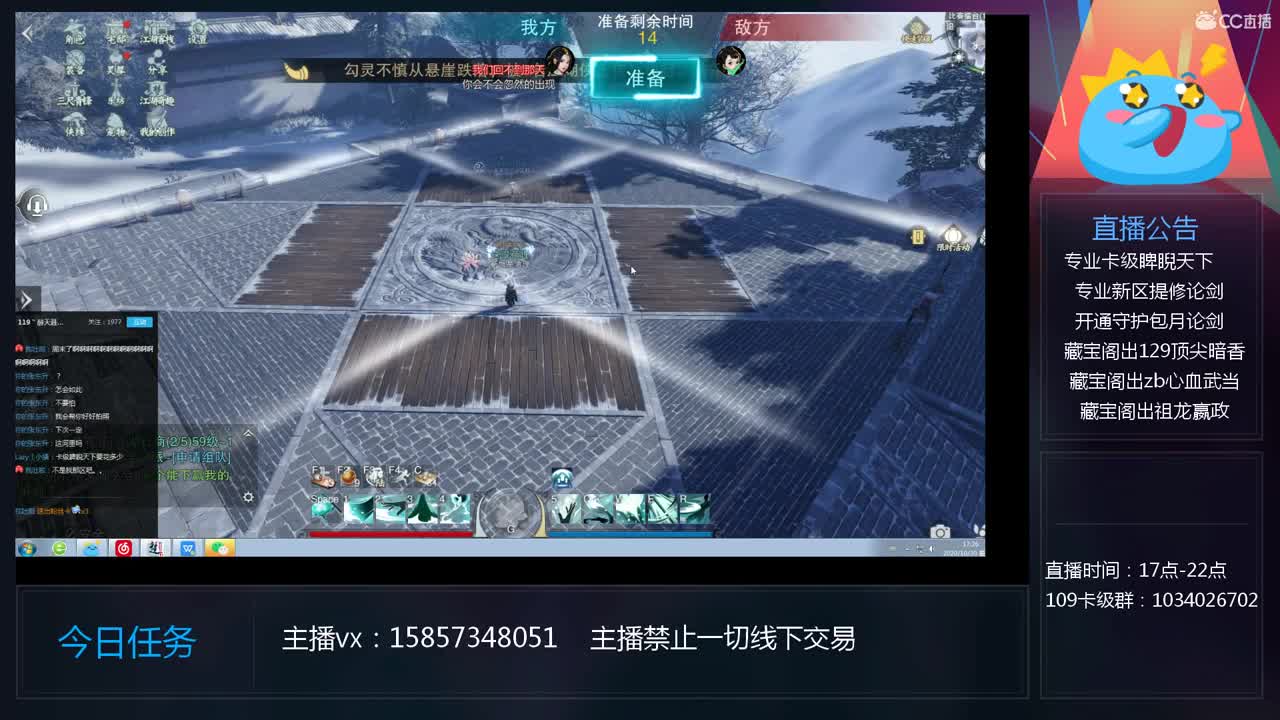Collapse the game menu with the left arrow

pyautogui.click(x=28, y=34)
